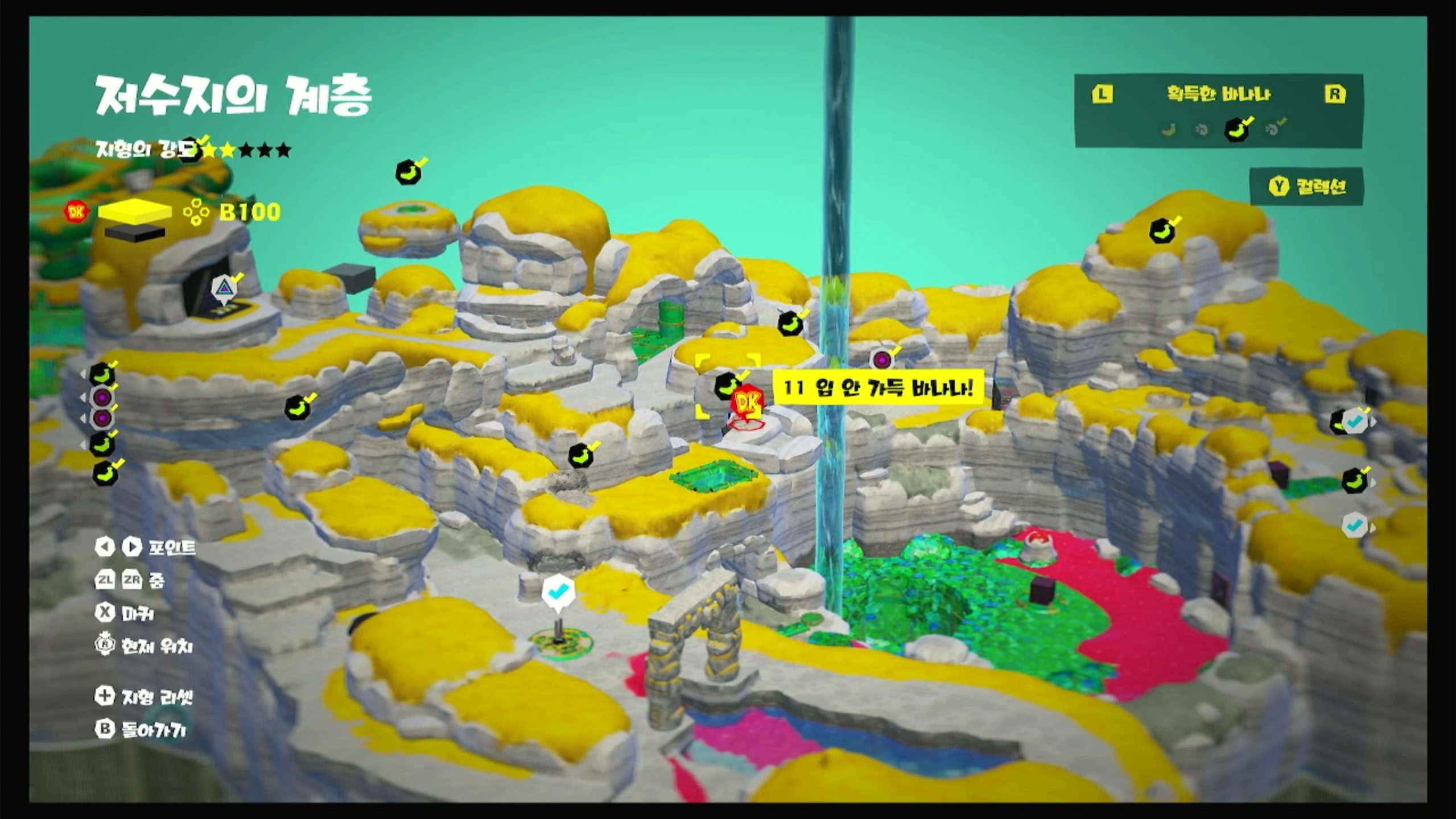Select the collected bananas filter icon

(x=1237, y=129)
